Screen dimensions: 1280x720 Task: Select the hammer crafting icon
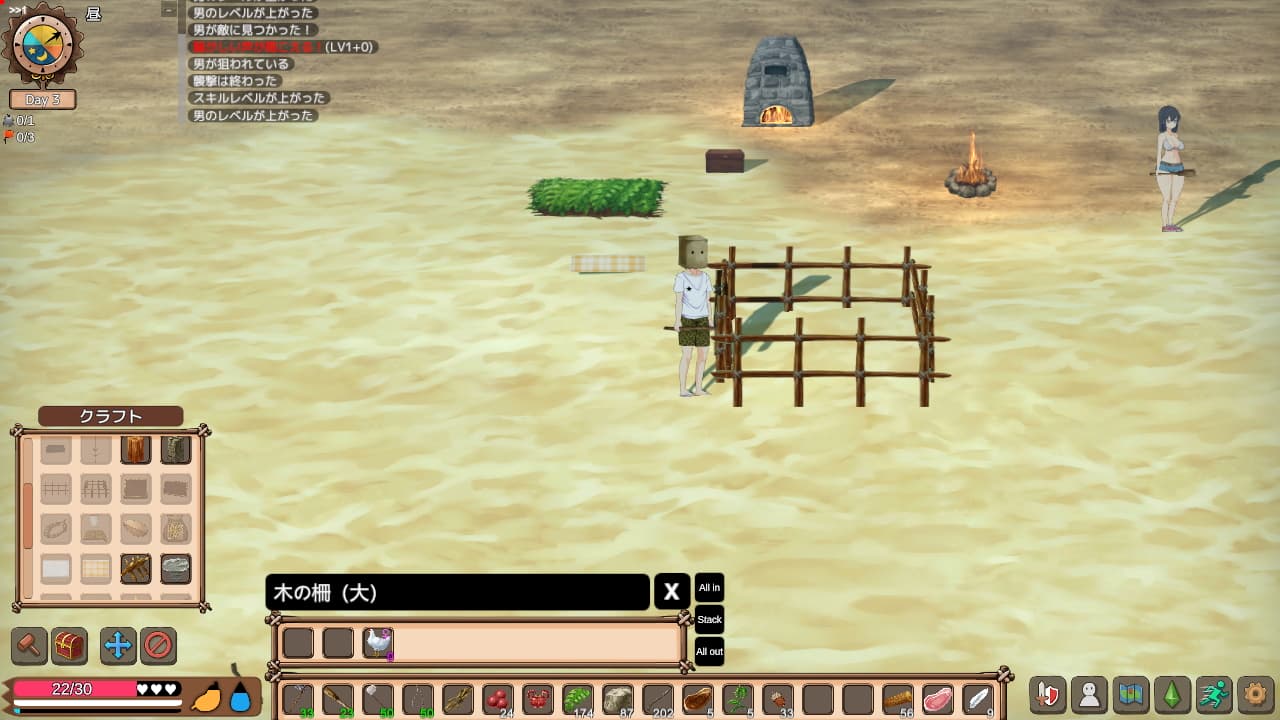click(28, 646)
